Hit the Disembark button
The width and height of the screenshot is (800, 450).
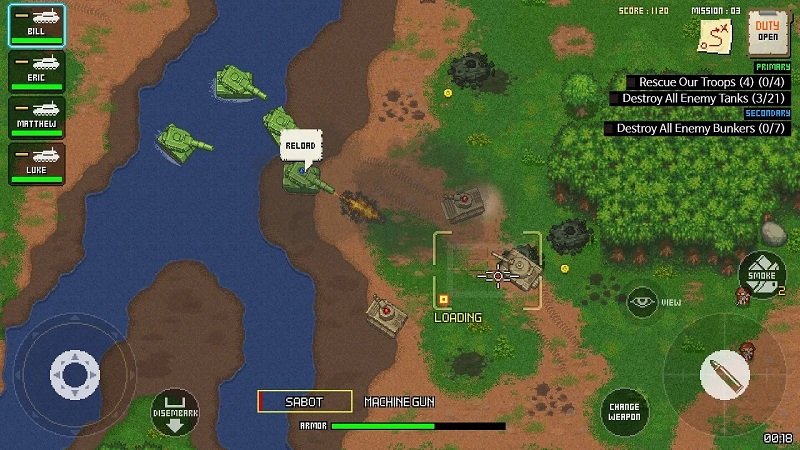174,410
